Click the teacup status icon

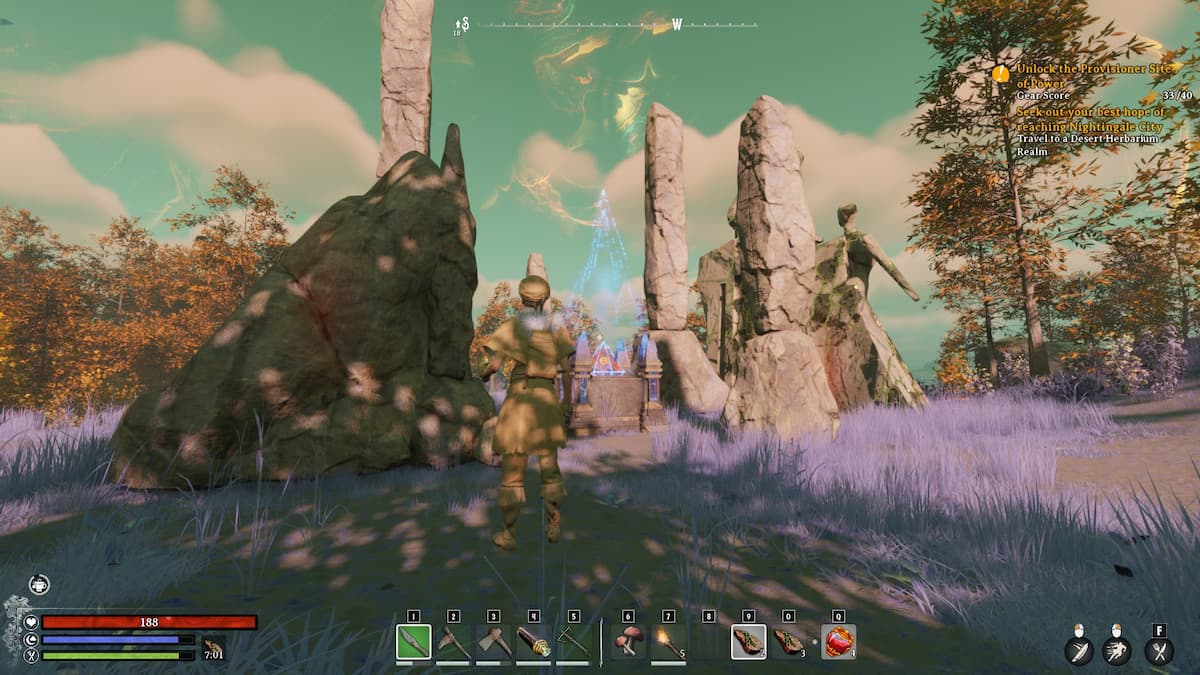coord(39,585)
